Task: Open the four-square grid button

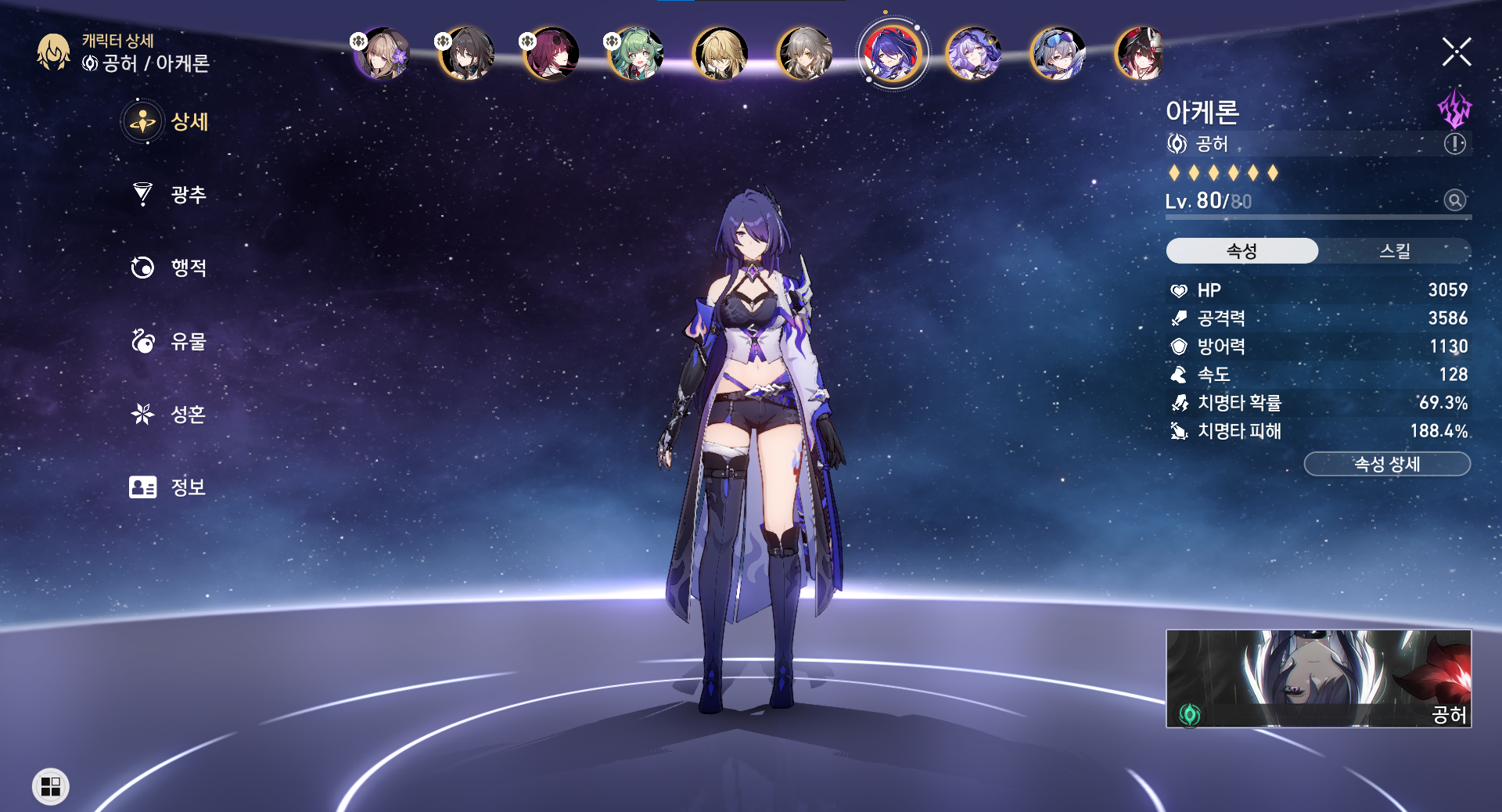Action: click(51, 786)
